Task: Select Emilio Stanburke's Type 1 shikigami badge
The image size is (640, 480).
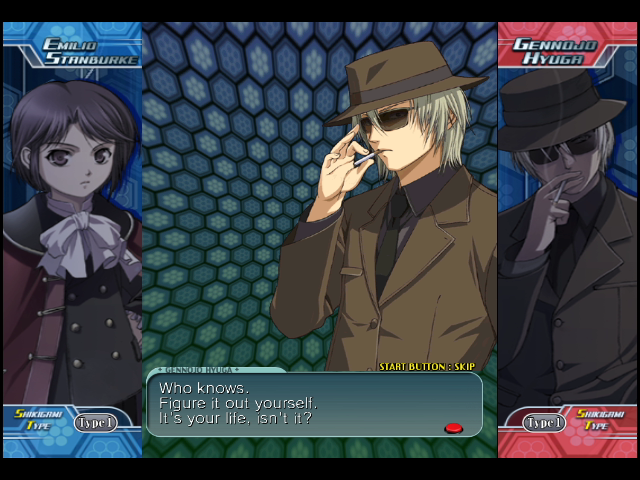Action: pyautogui.click(x=95, y=423)
